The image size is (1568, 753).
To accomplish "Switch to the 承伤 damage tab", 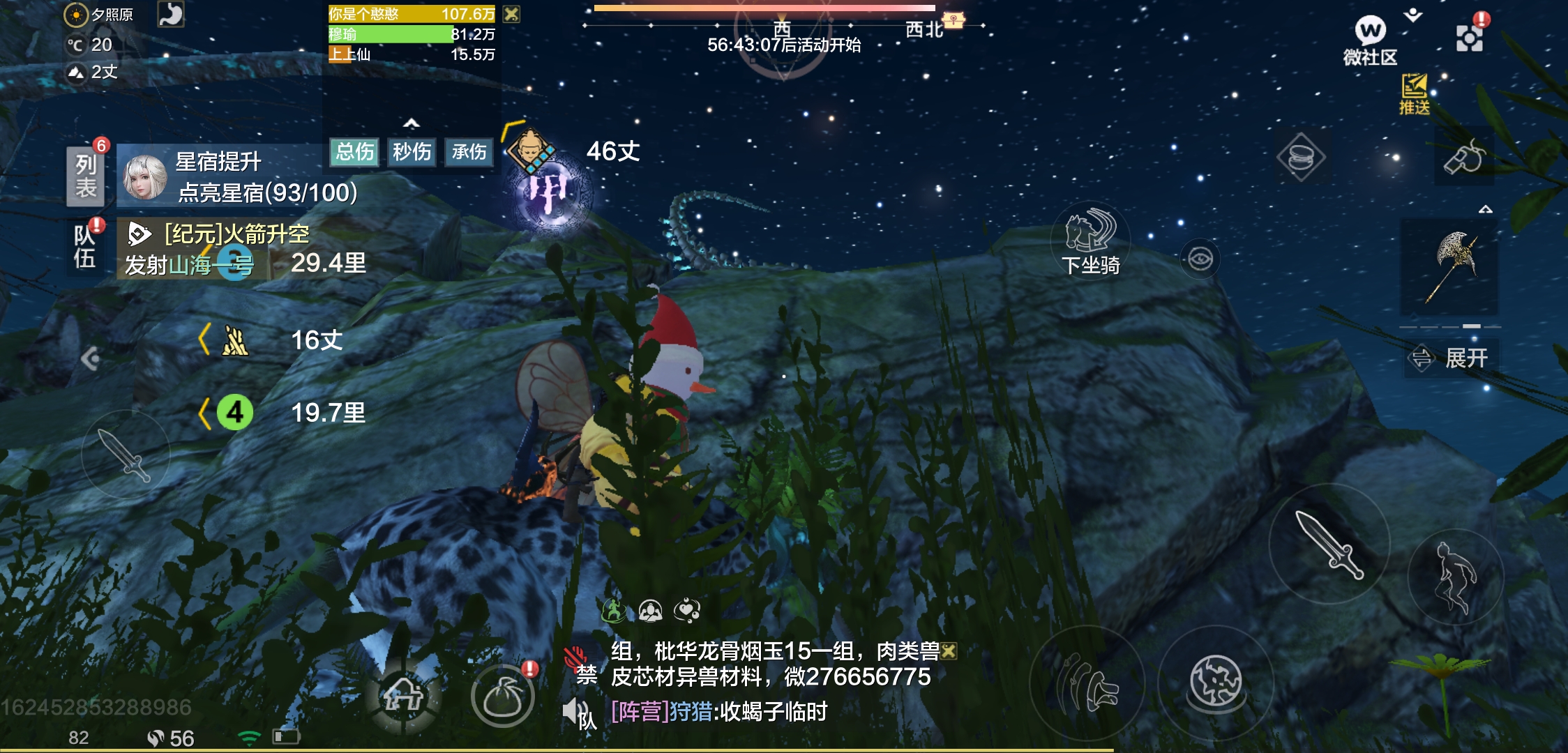I will point(469,152).
